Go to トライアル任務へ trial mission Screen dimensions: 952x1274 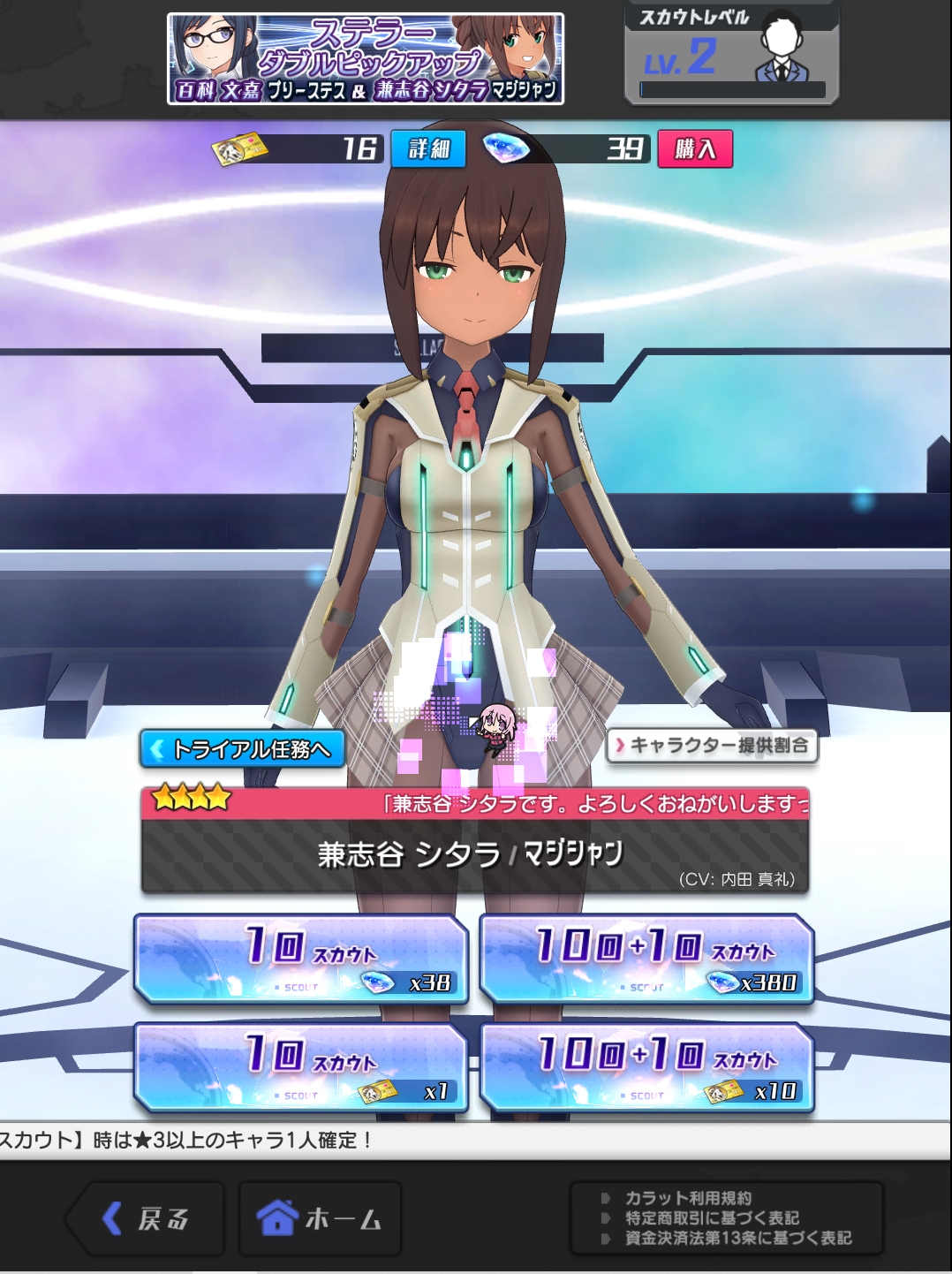[x=243, y=749]
